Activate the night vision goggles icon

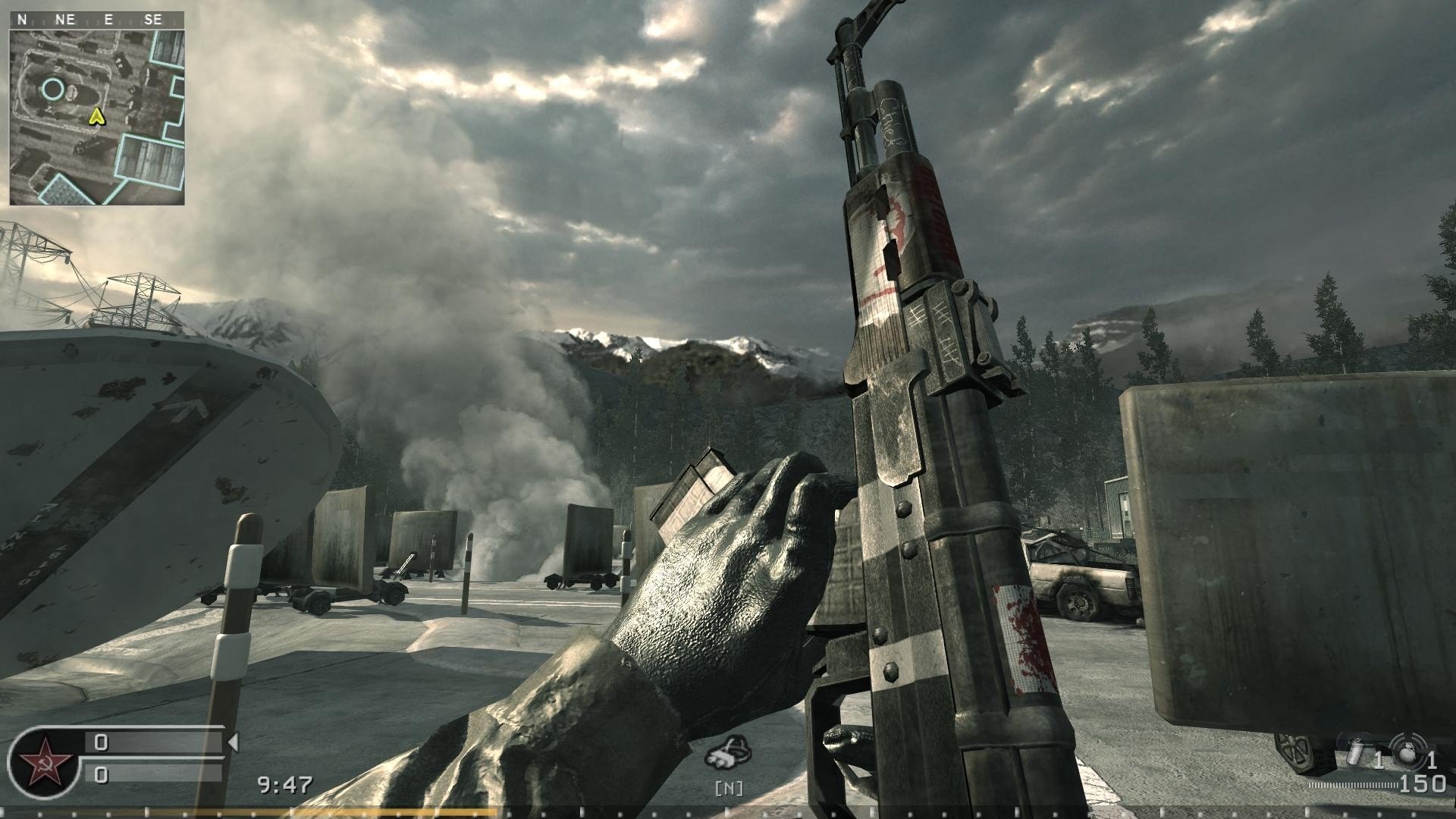coord(729,752)
